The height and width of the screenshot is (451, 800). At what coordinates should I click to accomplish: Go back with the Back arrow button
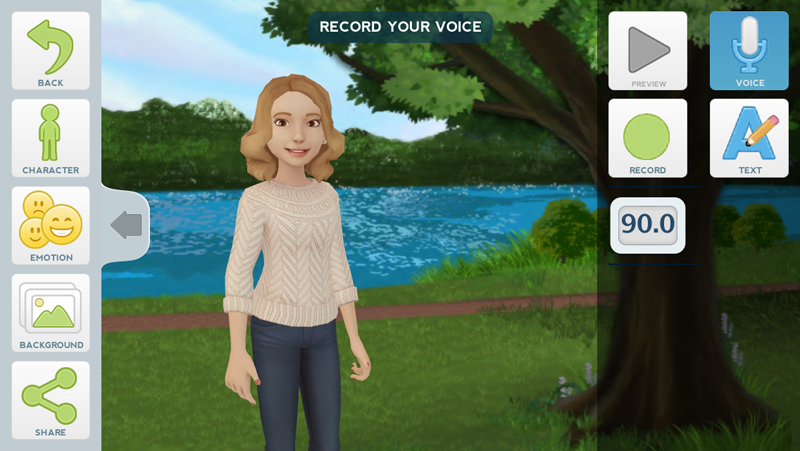click(50, 51)
